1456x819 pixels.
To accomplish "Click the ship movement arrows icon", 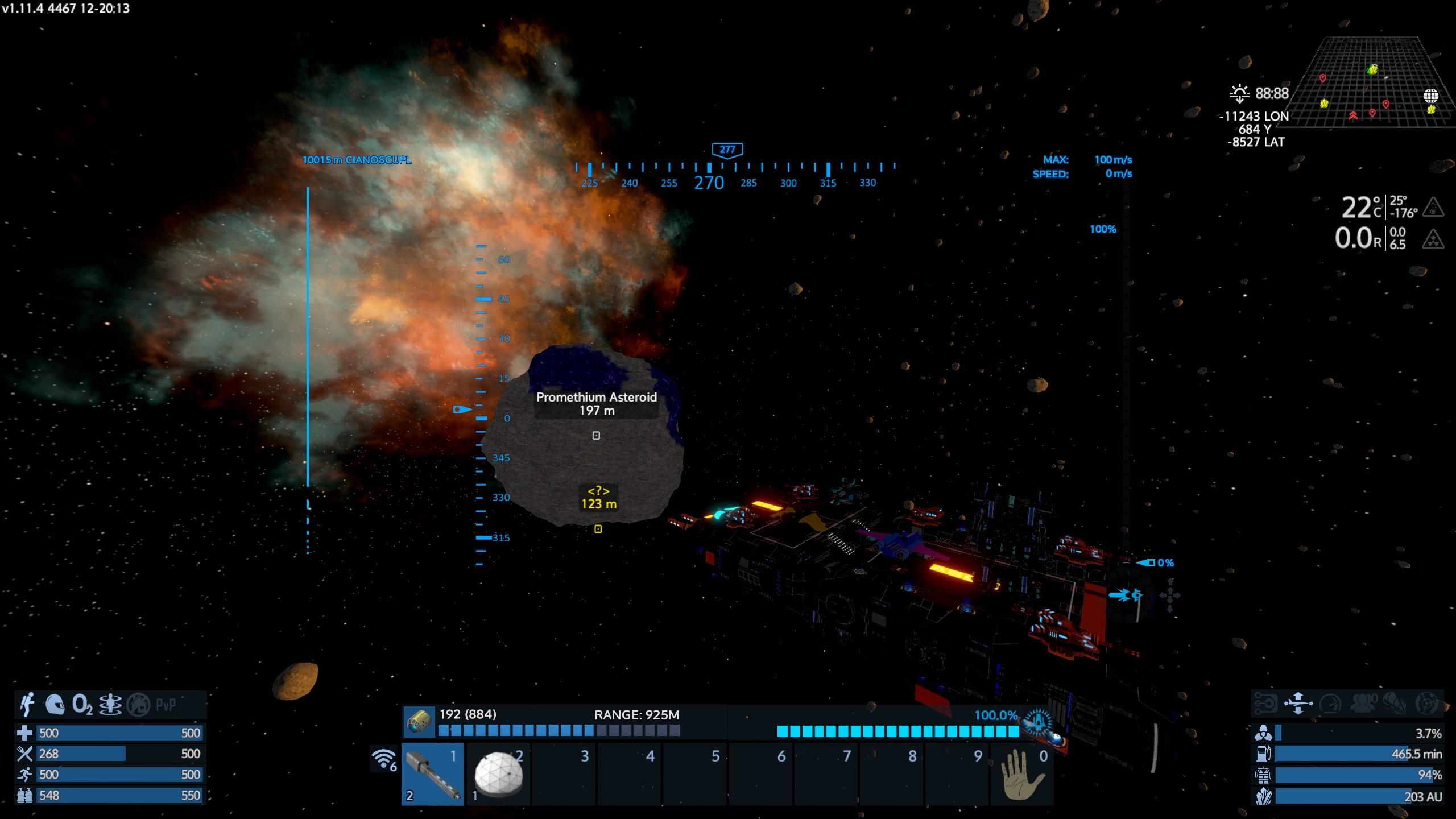I will coord(1298,703).
